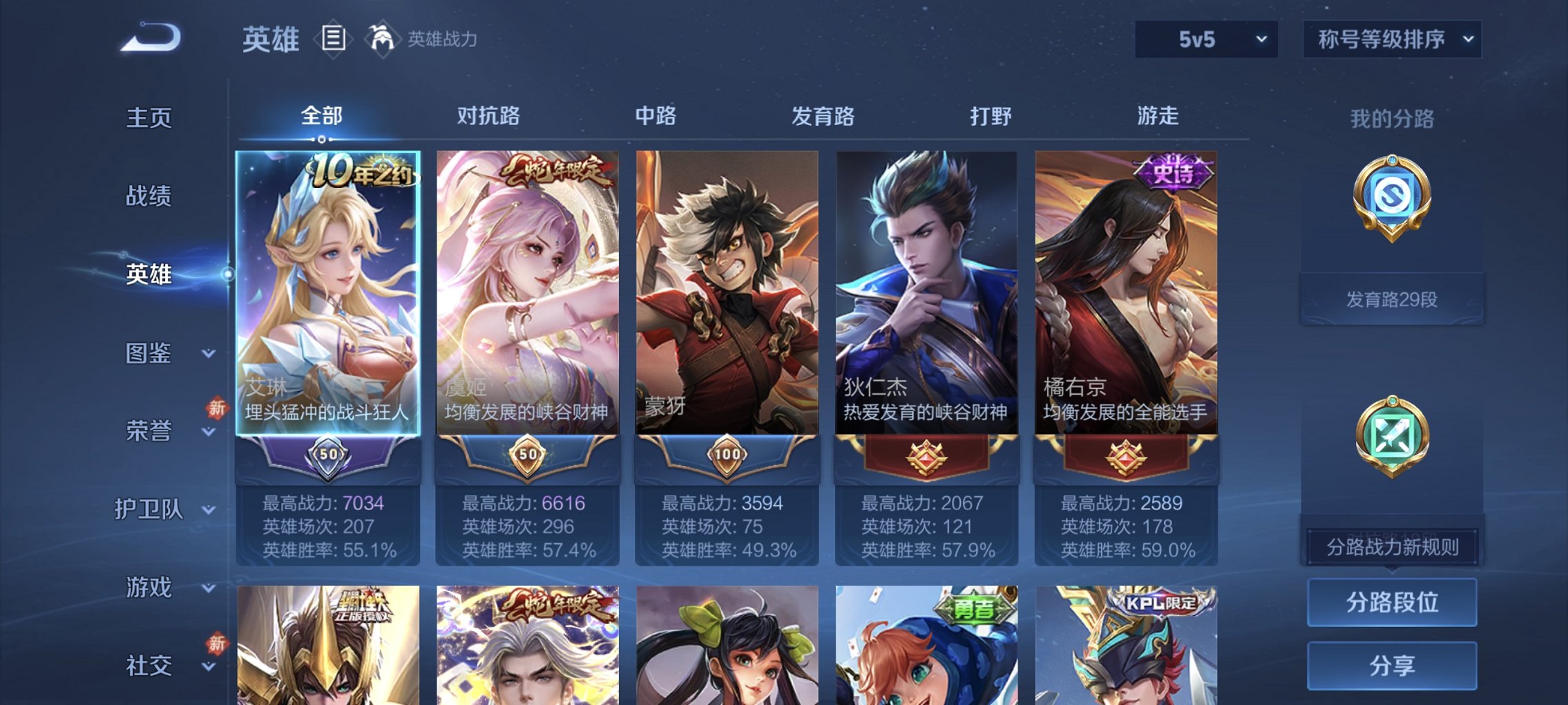Switch to the 打野 tab
Screen dimensions: 1568x705
[991, 117]
